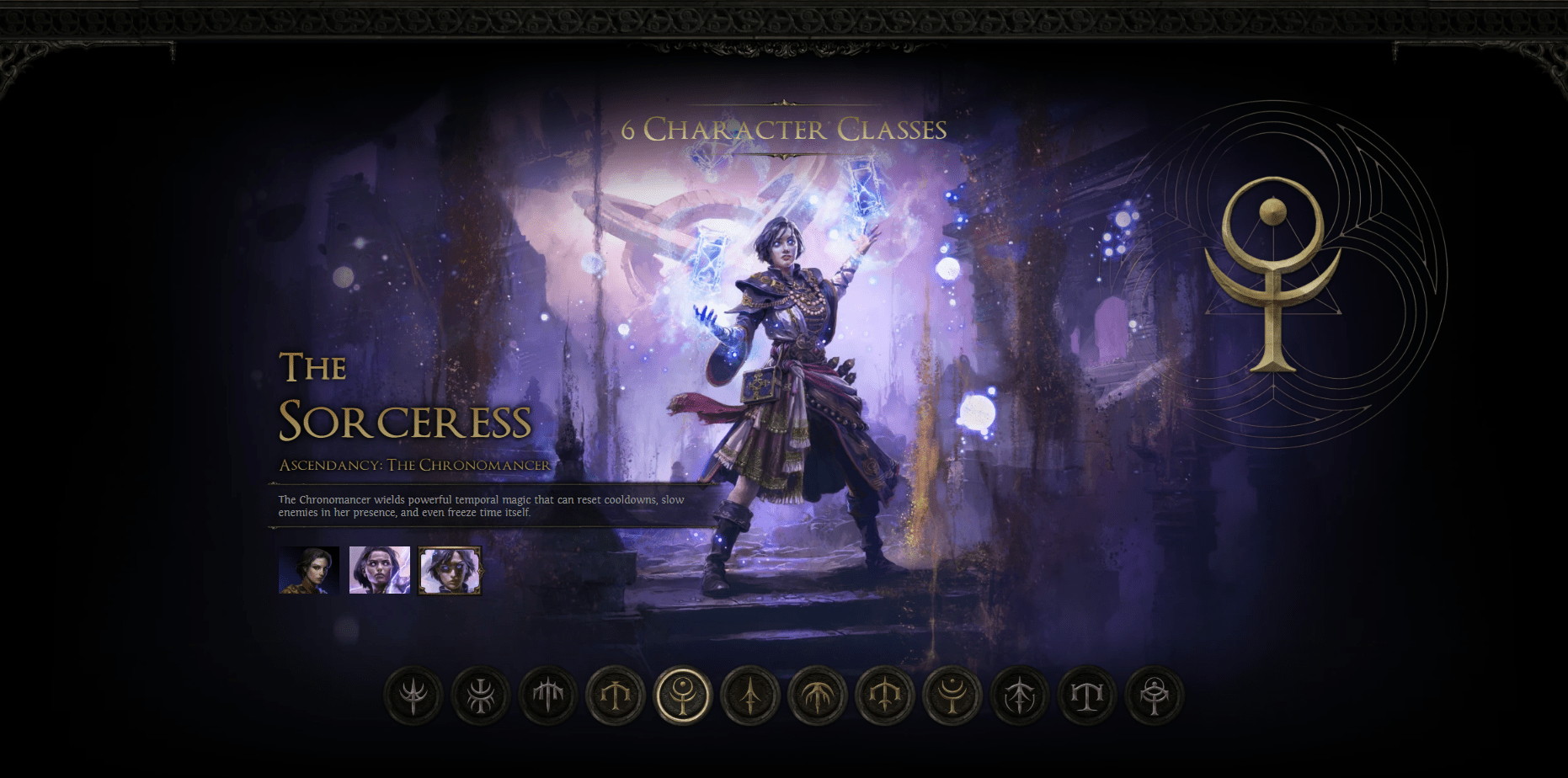
Task: Select the first Sorceress variant portrait
Action: pyautogui.click(x=308, y=569)
